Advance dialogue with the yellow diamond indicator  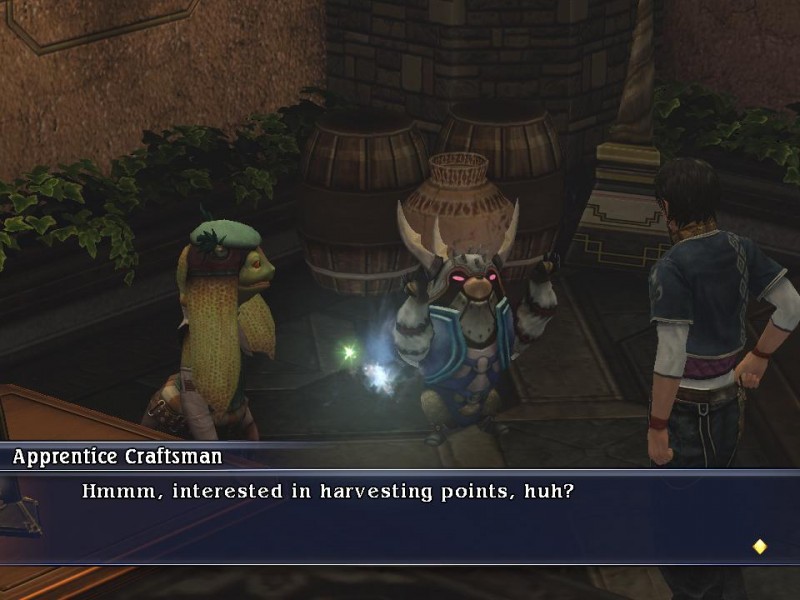(x=759, y=546)
